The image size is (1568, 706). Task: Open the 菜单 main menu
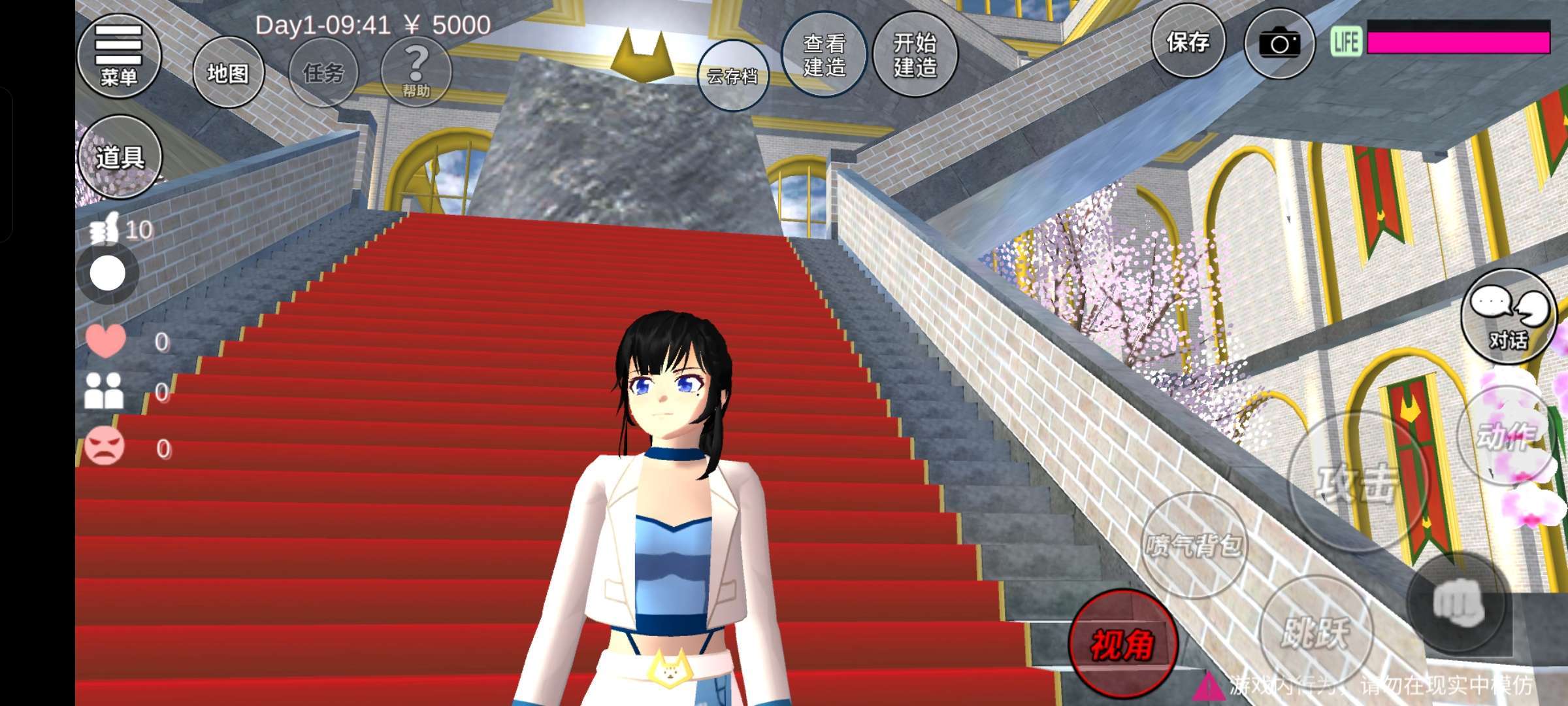tap(119, 56)
